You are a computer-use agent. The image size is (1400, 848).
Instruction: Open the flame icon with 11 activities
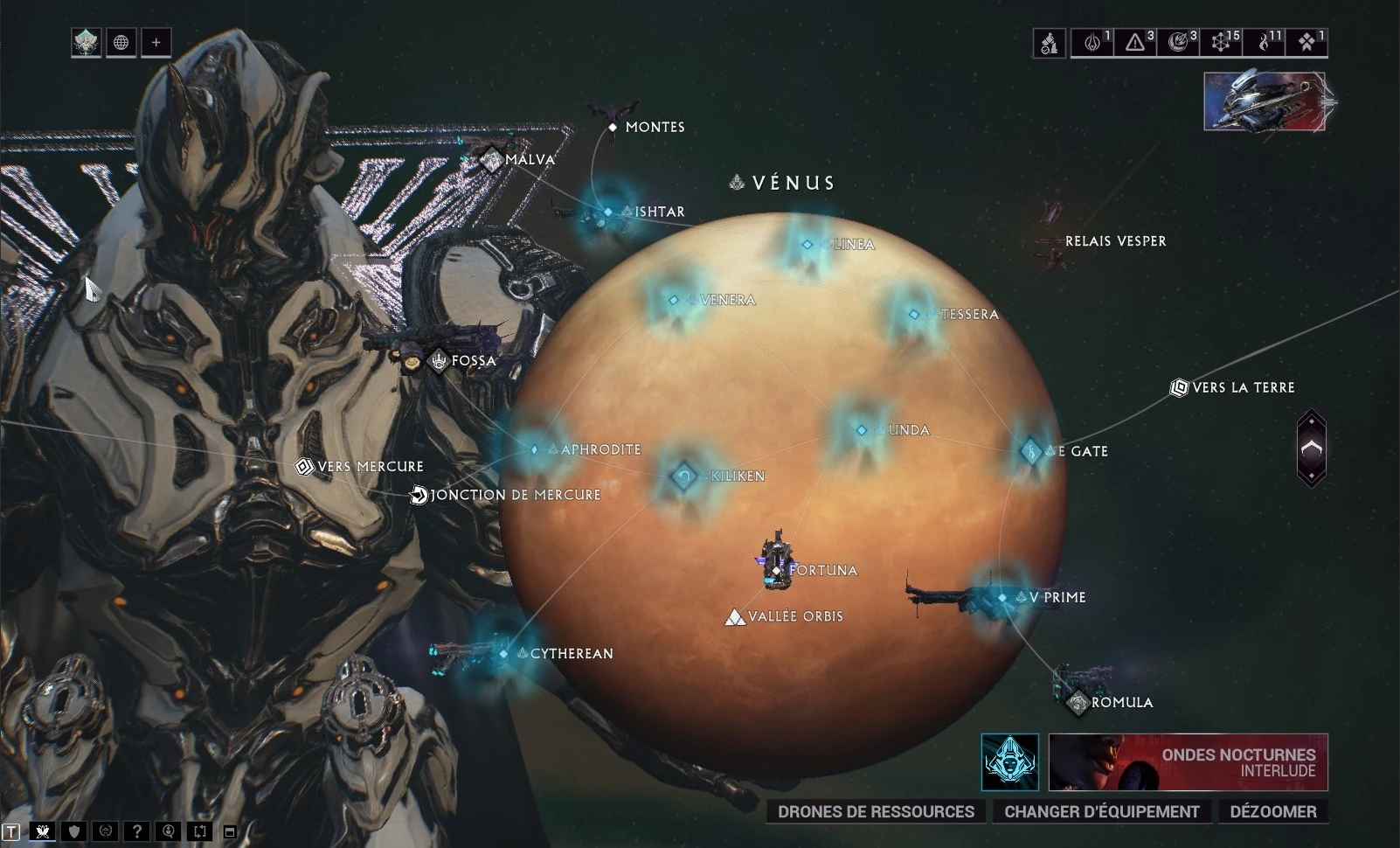(x=1265, y=42)
